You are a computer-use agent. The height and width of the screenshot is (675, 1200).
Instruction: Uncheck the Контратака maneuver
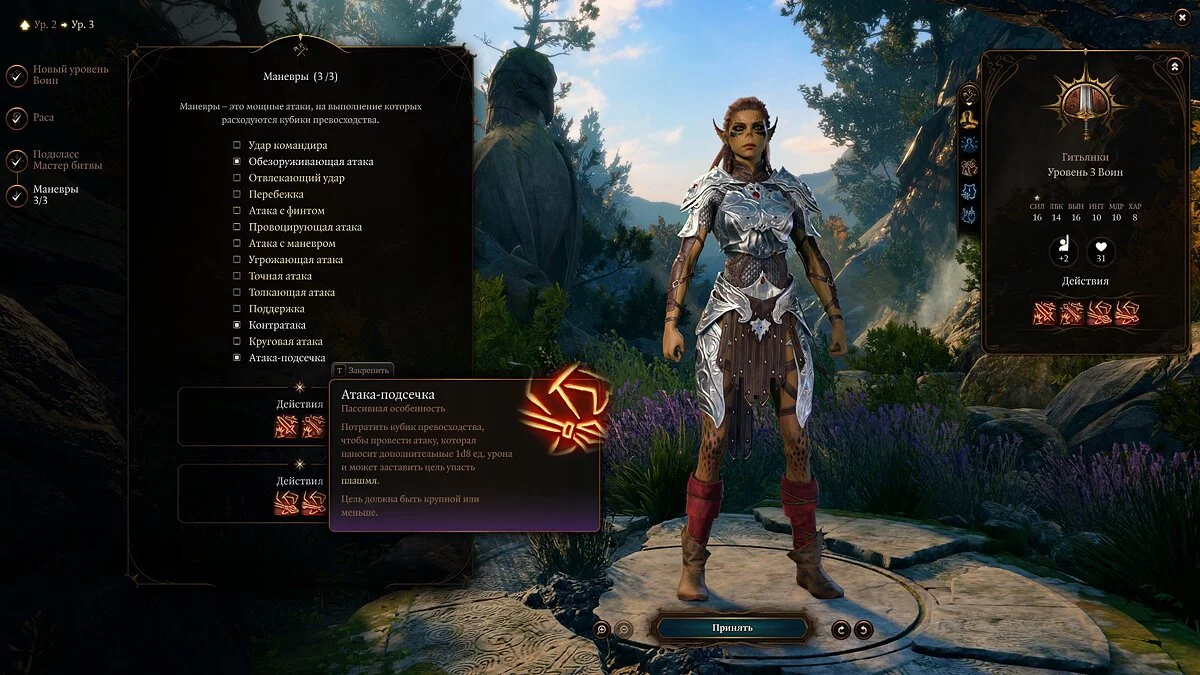pyautogui.click(x=237, y=325)
